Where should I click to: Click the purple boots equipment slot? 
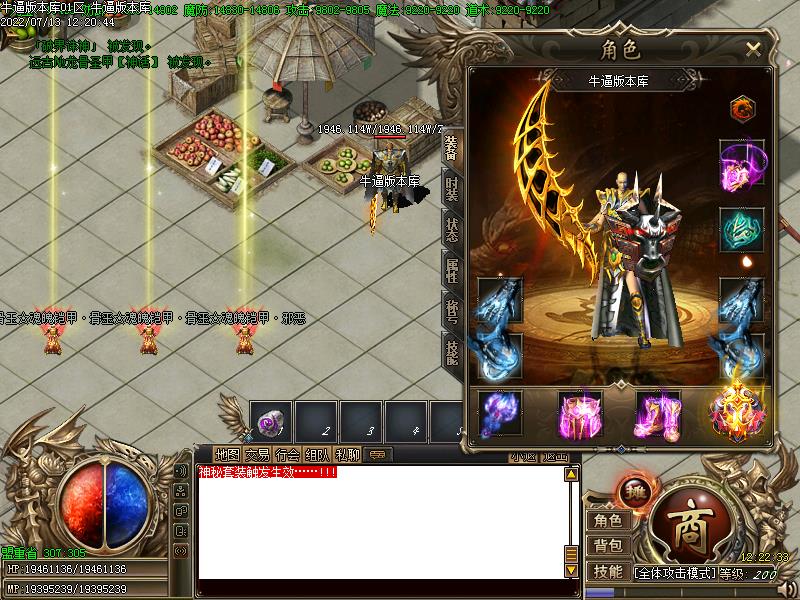pos(658,413)
